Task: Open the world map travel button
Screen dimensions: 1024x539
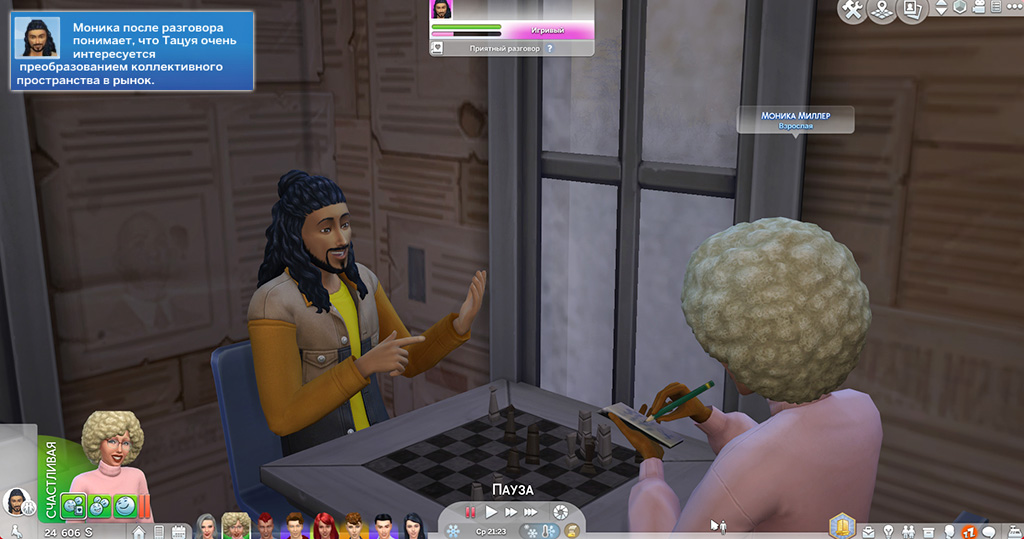Action: click(x=882, y=11)
